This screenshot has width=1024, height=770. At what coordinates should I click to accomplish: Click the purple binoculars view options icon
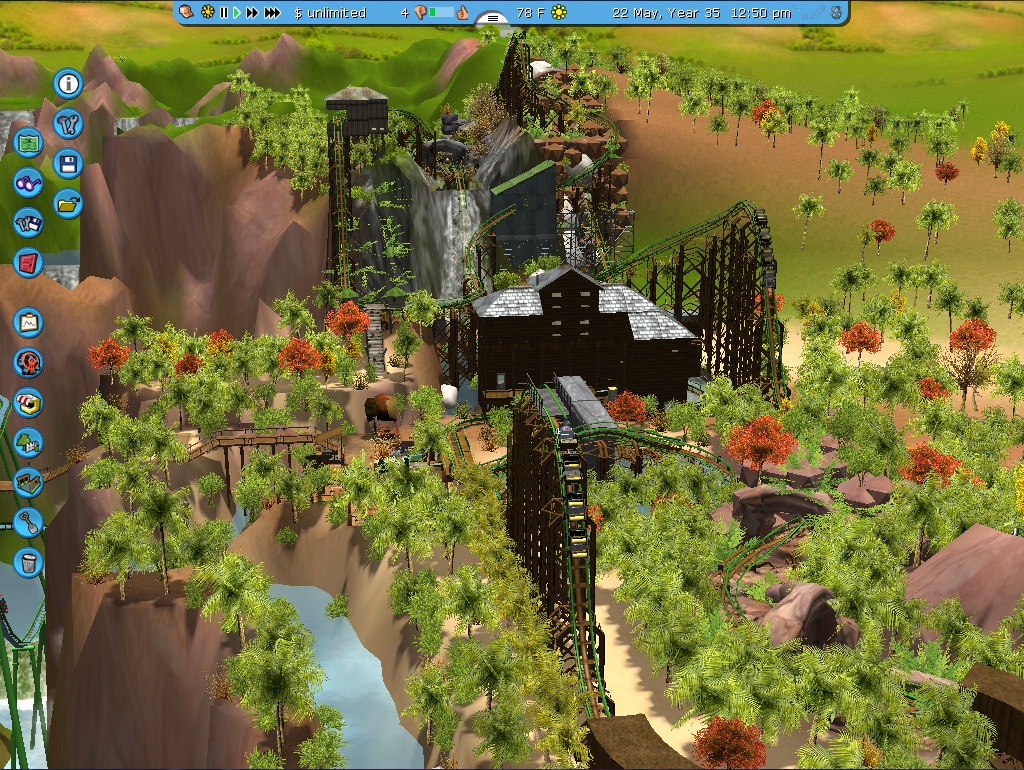pyautogui.click(x=28, y=183)
